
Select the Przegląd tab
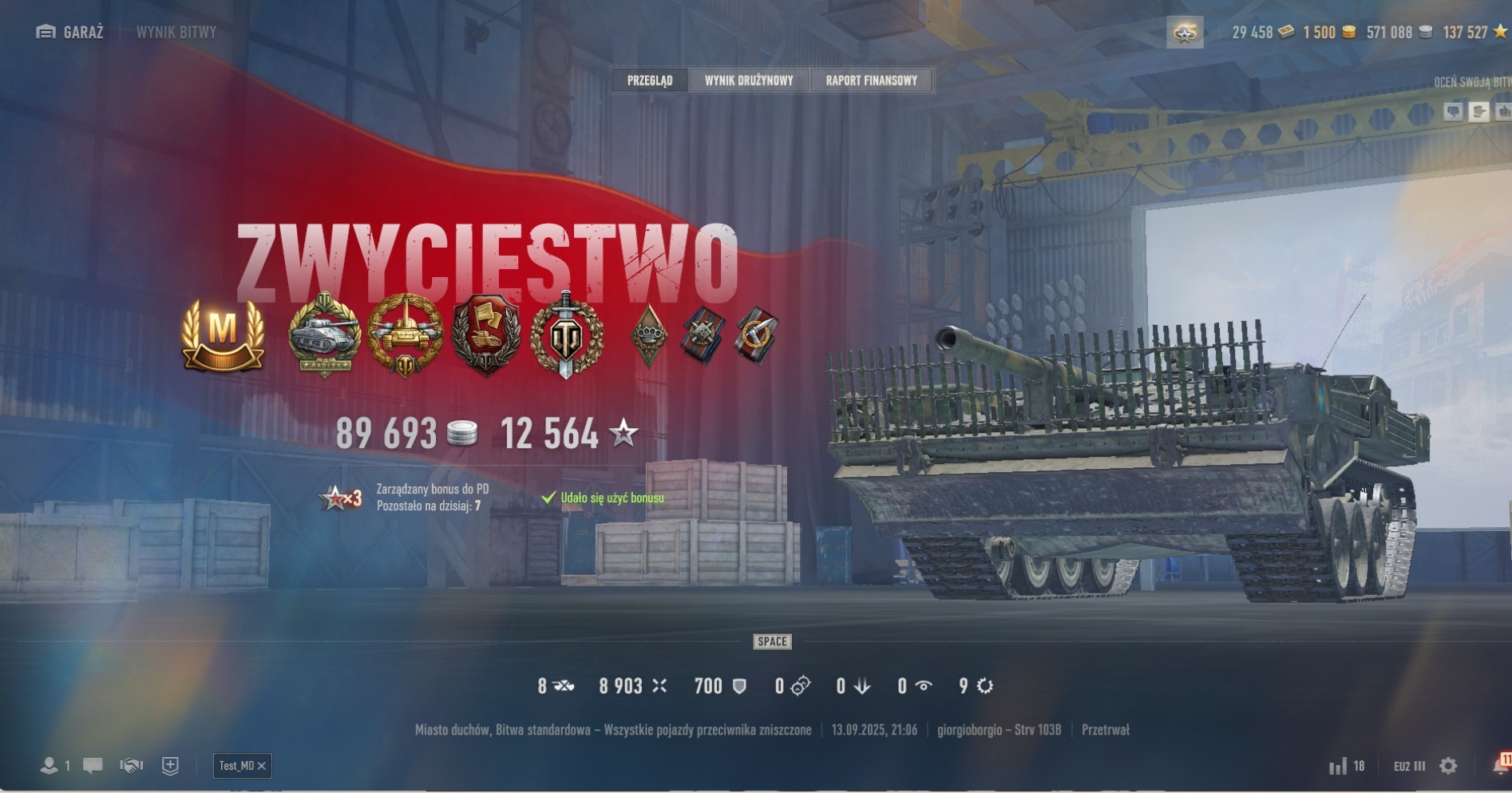650,81
